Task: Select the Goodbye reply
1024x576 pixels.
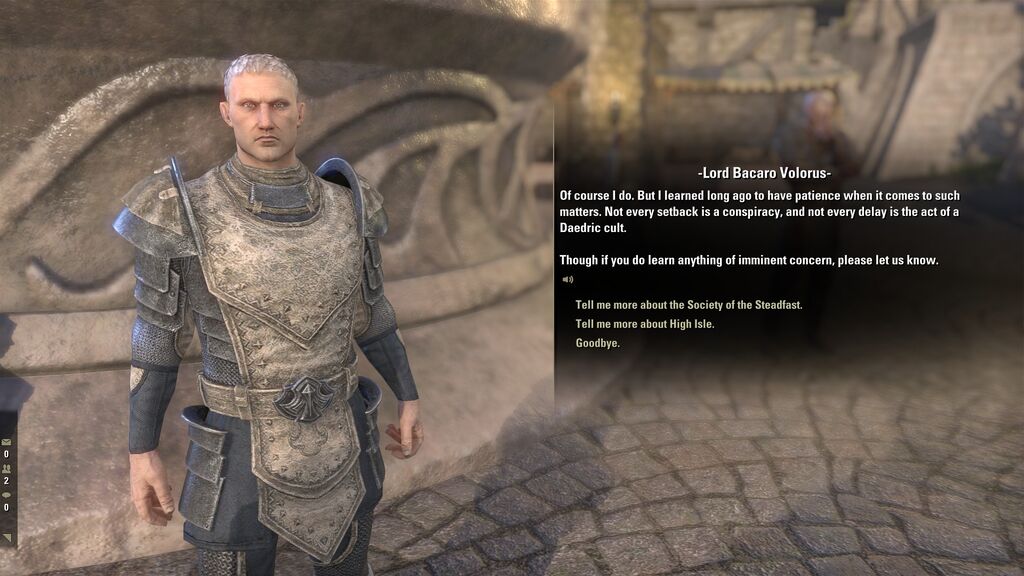Action: tap(598, 343)
